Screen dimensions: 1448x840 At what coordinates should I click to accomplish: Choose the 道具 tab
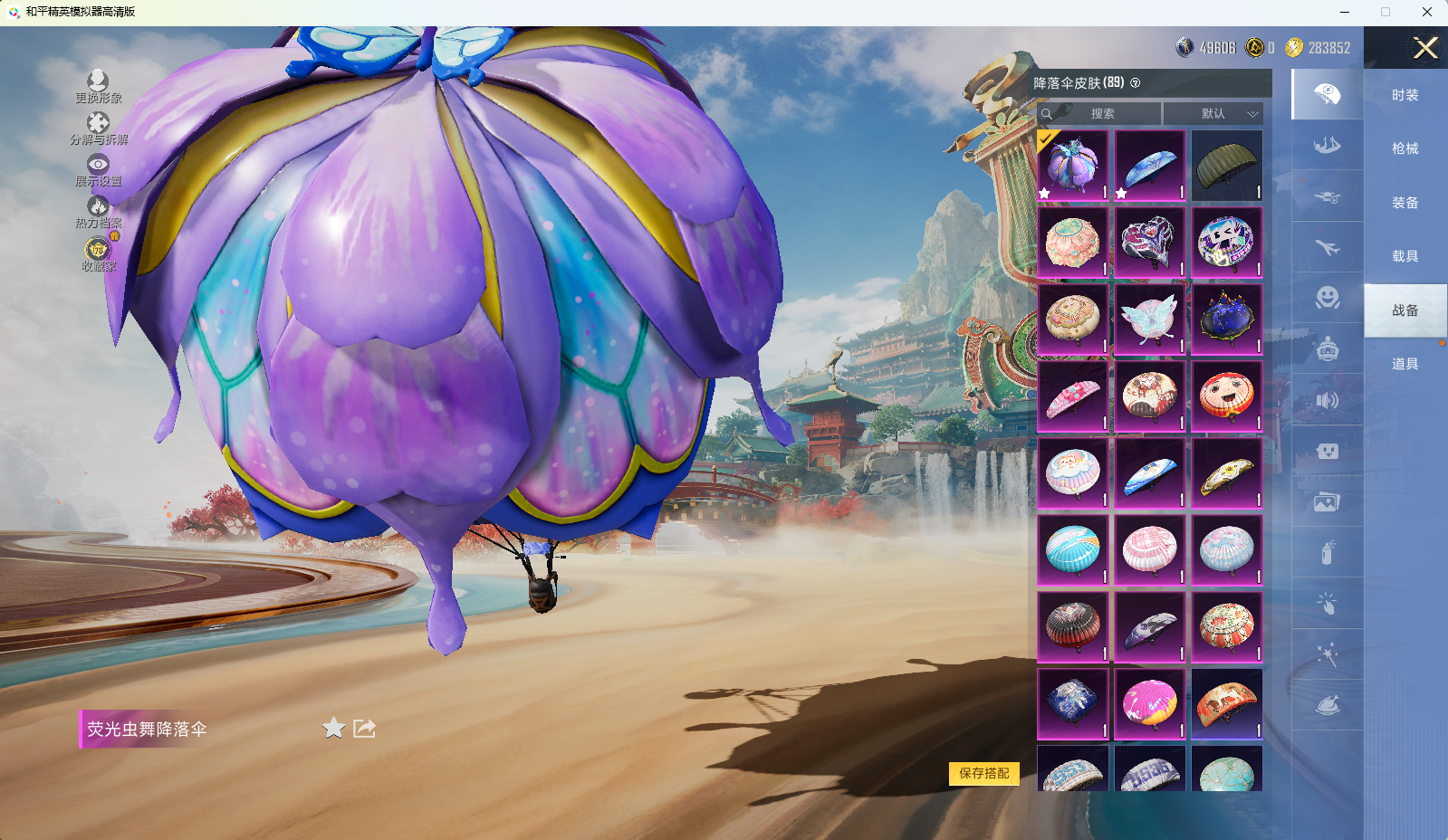pyautogui.click(x=1405, y=364)
